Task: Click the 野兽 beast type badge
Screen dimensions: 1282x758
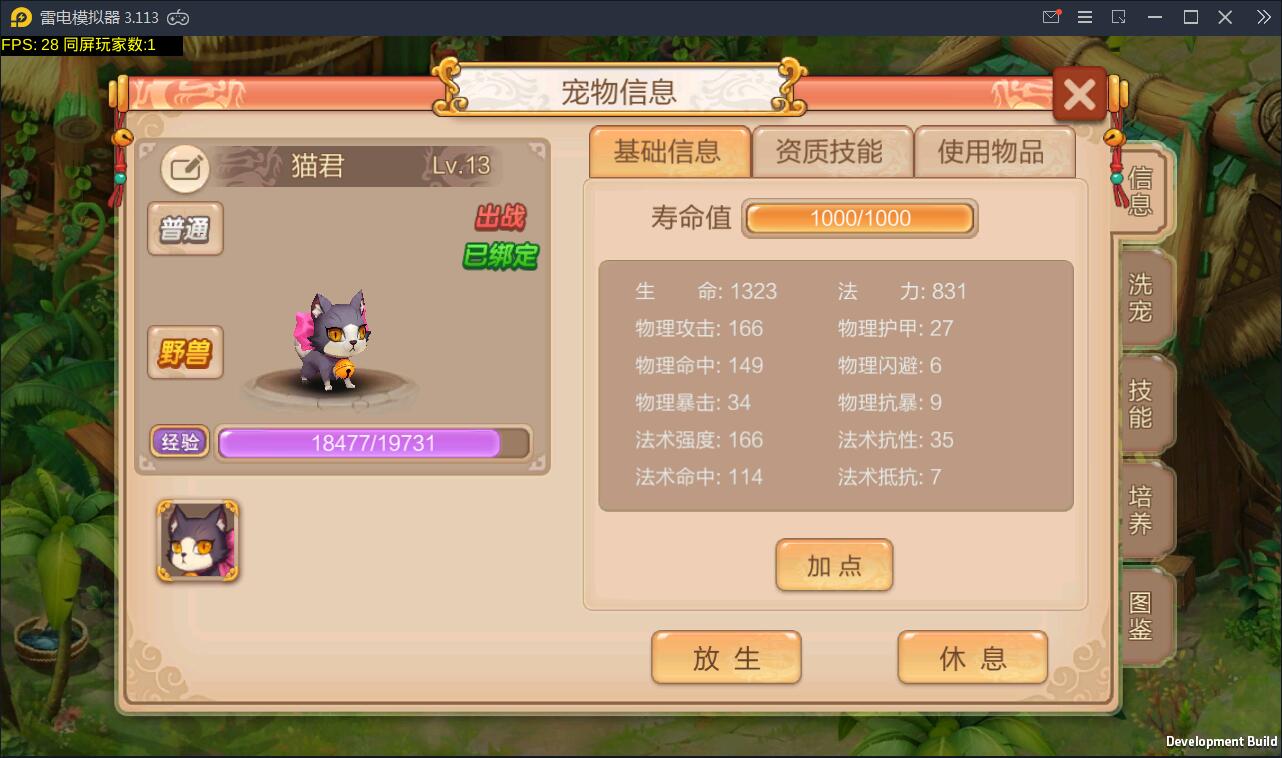Action: (x=184, y=352)
